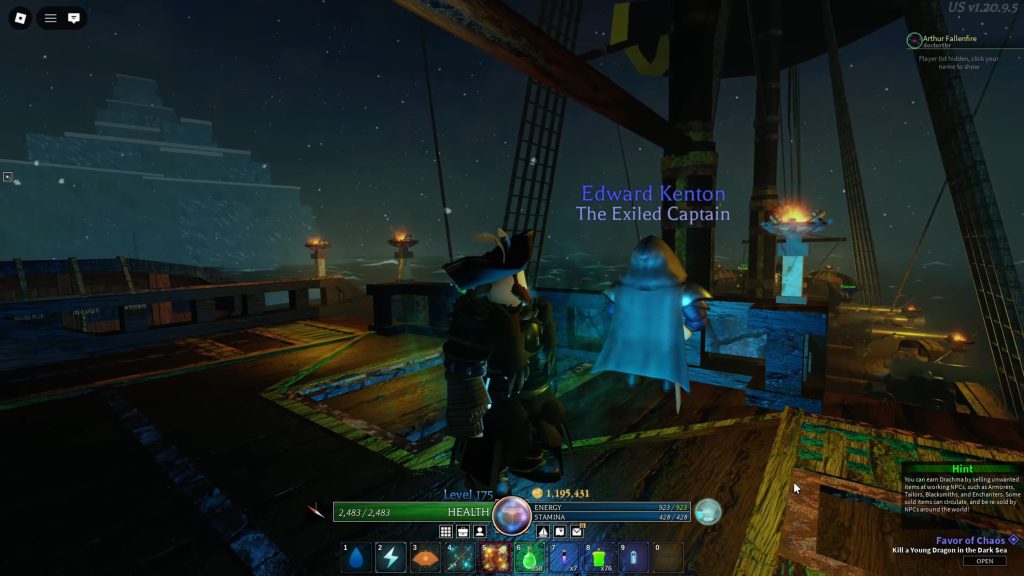Click the round orb beside the stamina bar
Viewport: 1024px width, 576px height.
708,511
